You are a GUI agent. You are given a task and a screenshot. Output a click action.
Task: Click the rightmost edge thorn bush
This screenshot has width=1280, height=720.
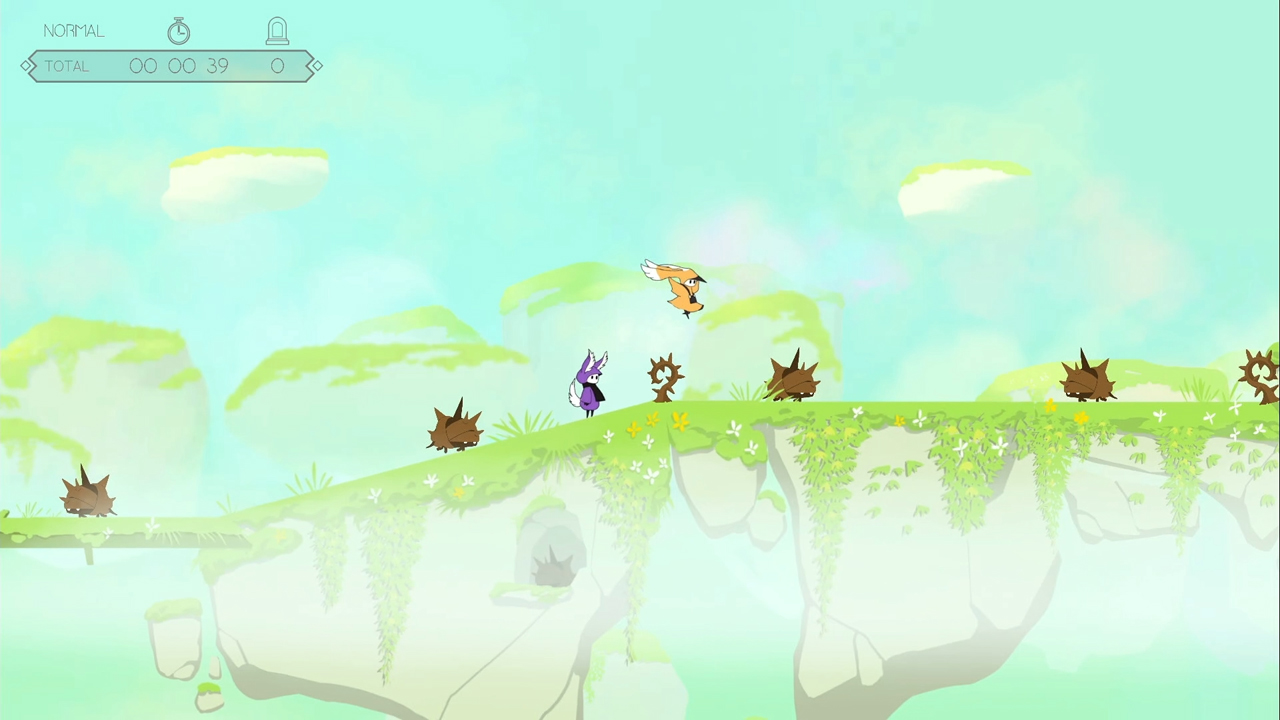click(1258, 375)
